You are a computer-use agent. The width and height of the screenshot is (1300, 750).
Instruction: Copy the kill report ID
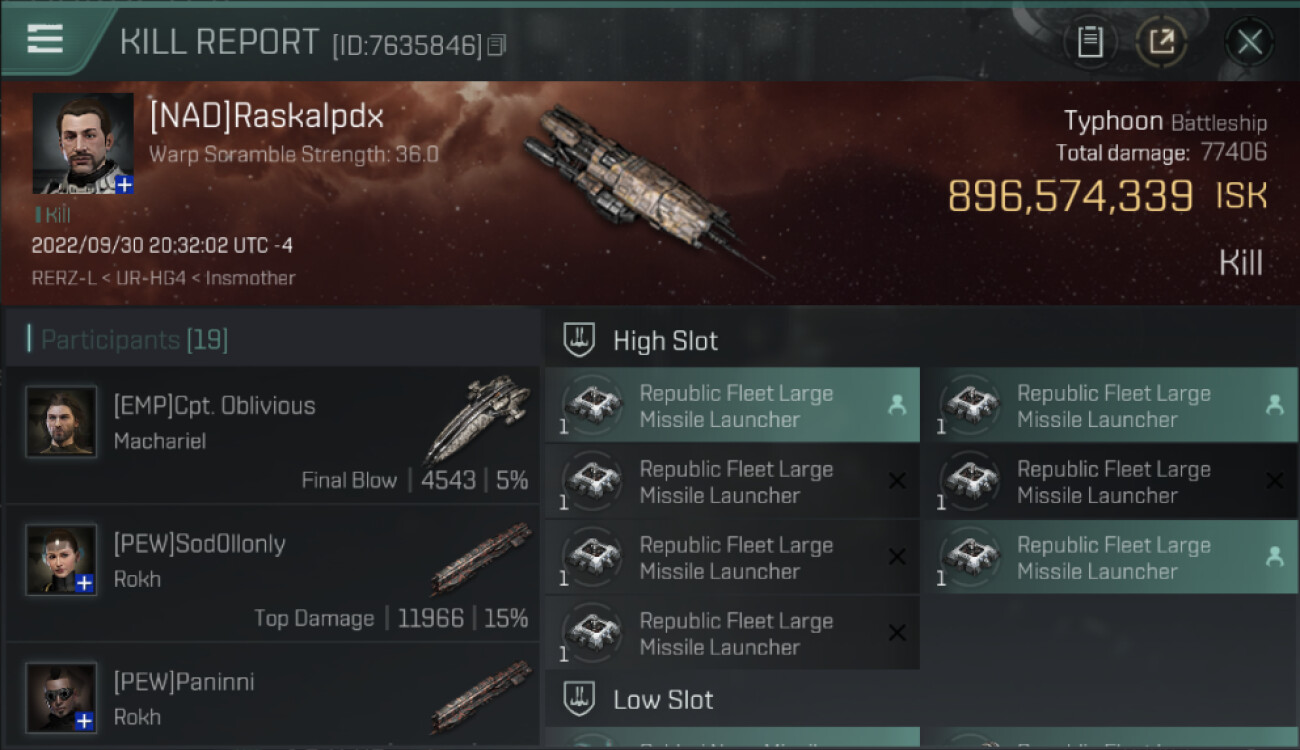(497, 45)
